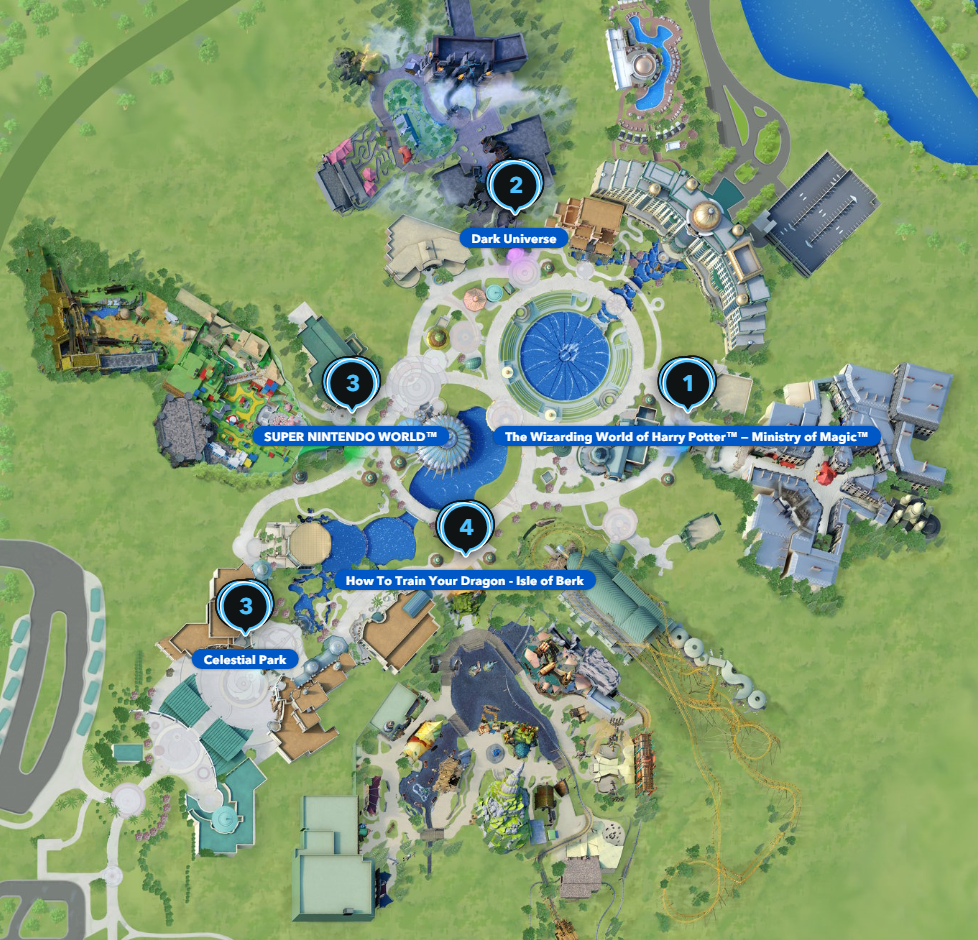978x940 pixels.
Task: Choose the Celestial Park label
Action: tap(245, 660)
